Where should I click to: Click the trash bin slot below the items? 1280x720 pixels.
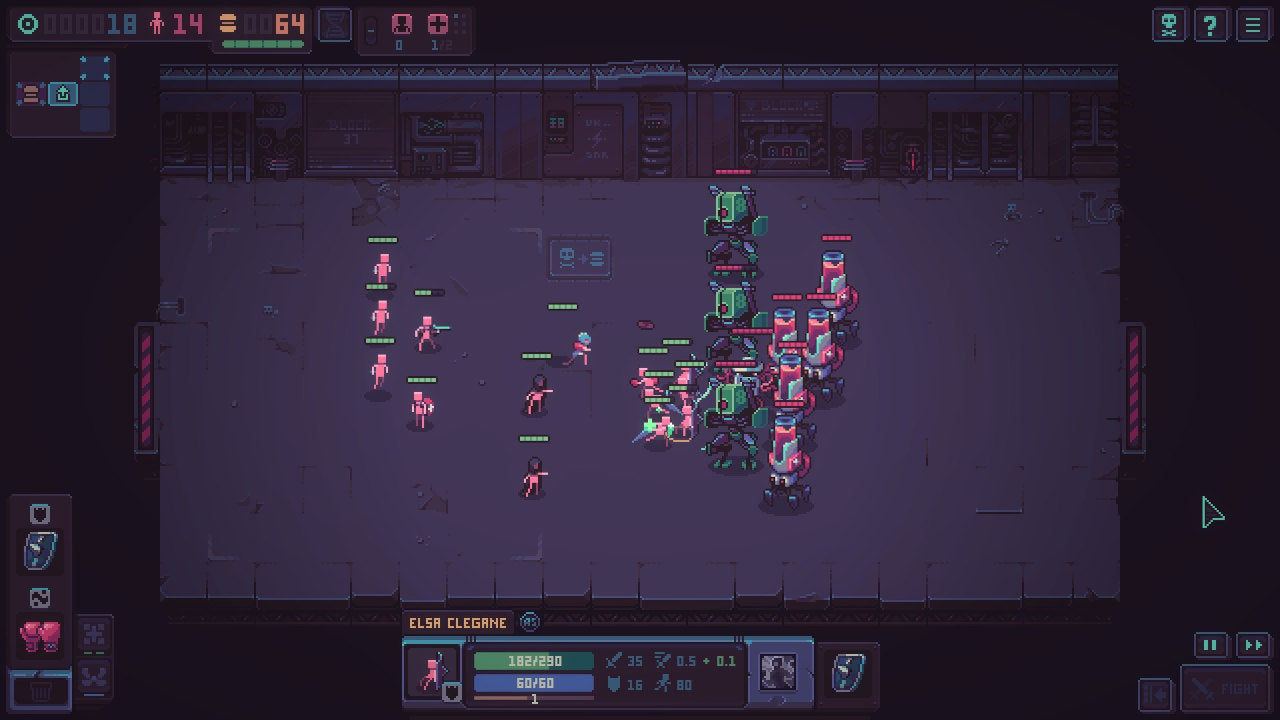point(40,690)
